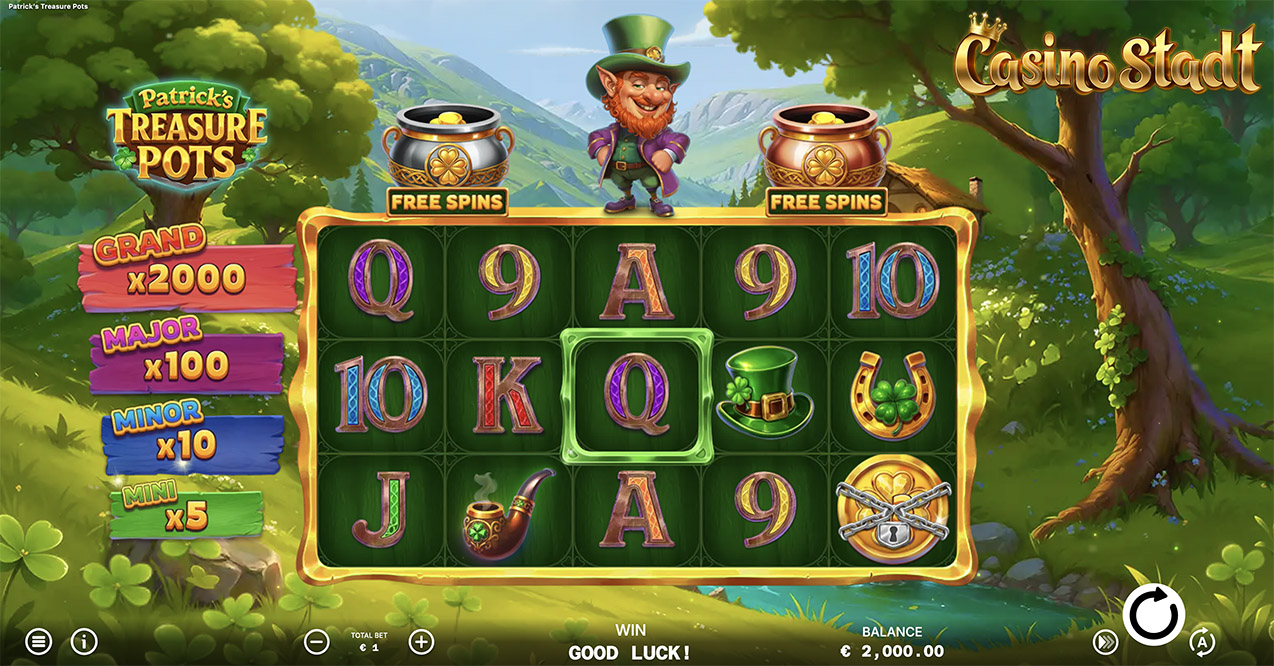This screenshot has width=1274, height=666.
Task: Toggle the turbo fast-forward spin mode
Action: point(1105,641)
